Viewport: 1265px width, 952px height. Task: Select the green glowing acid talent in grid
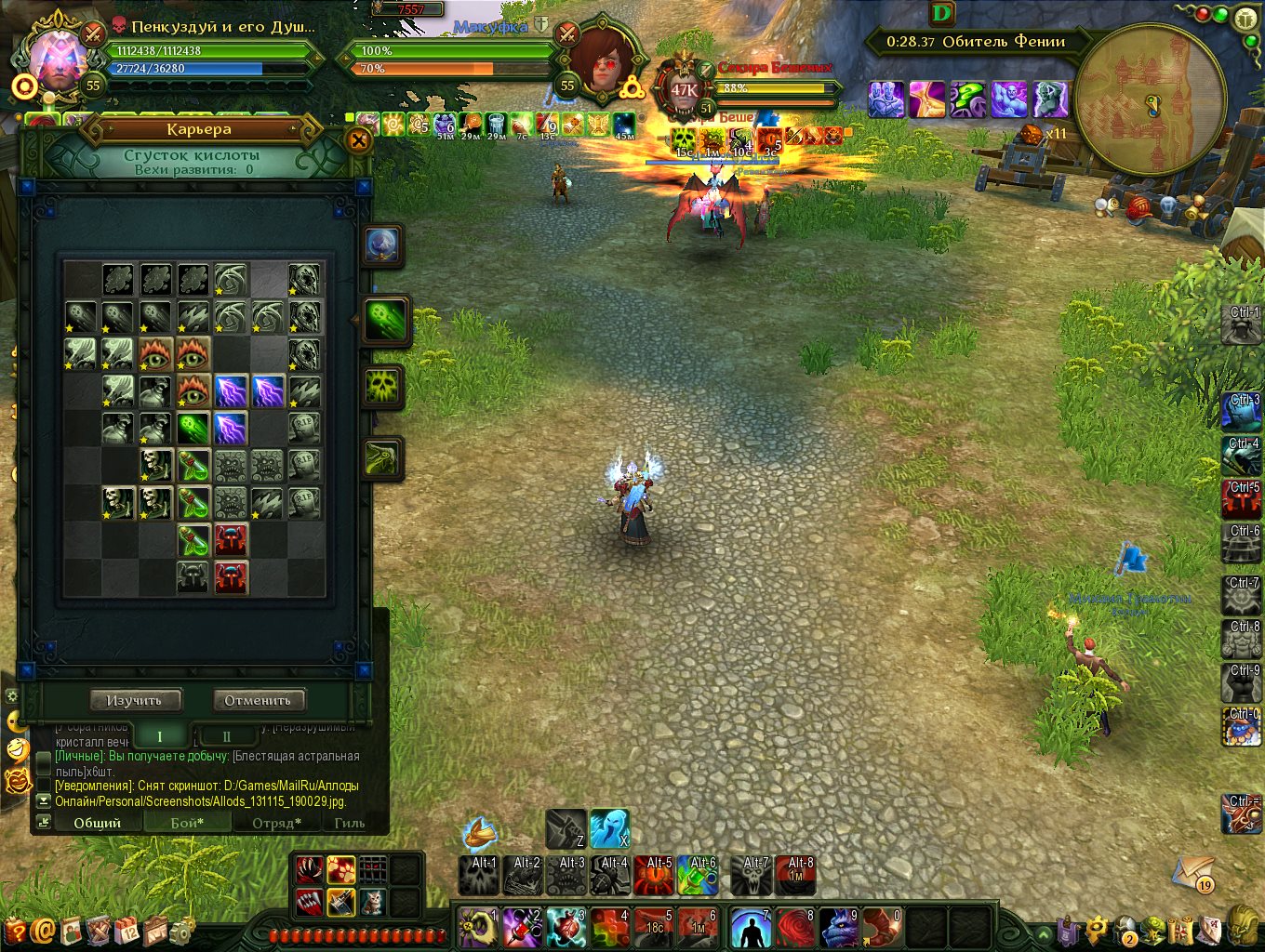click(x=193, y=429)
